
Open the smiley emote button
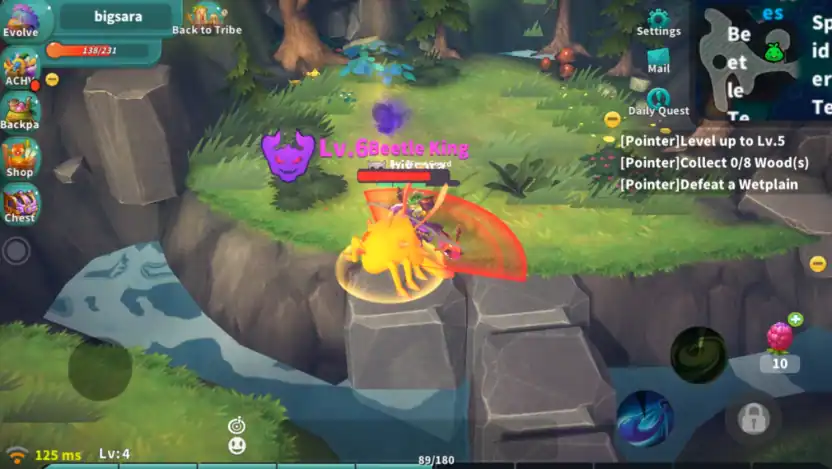[237, 446]
